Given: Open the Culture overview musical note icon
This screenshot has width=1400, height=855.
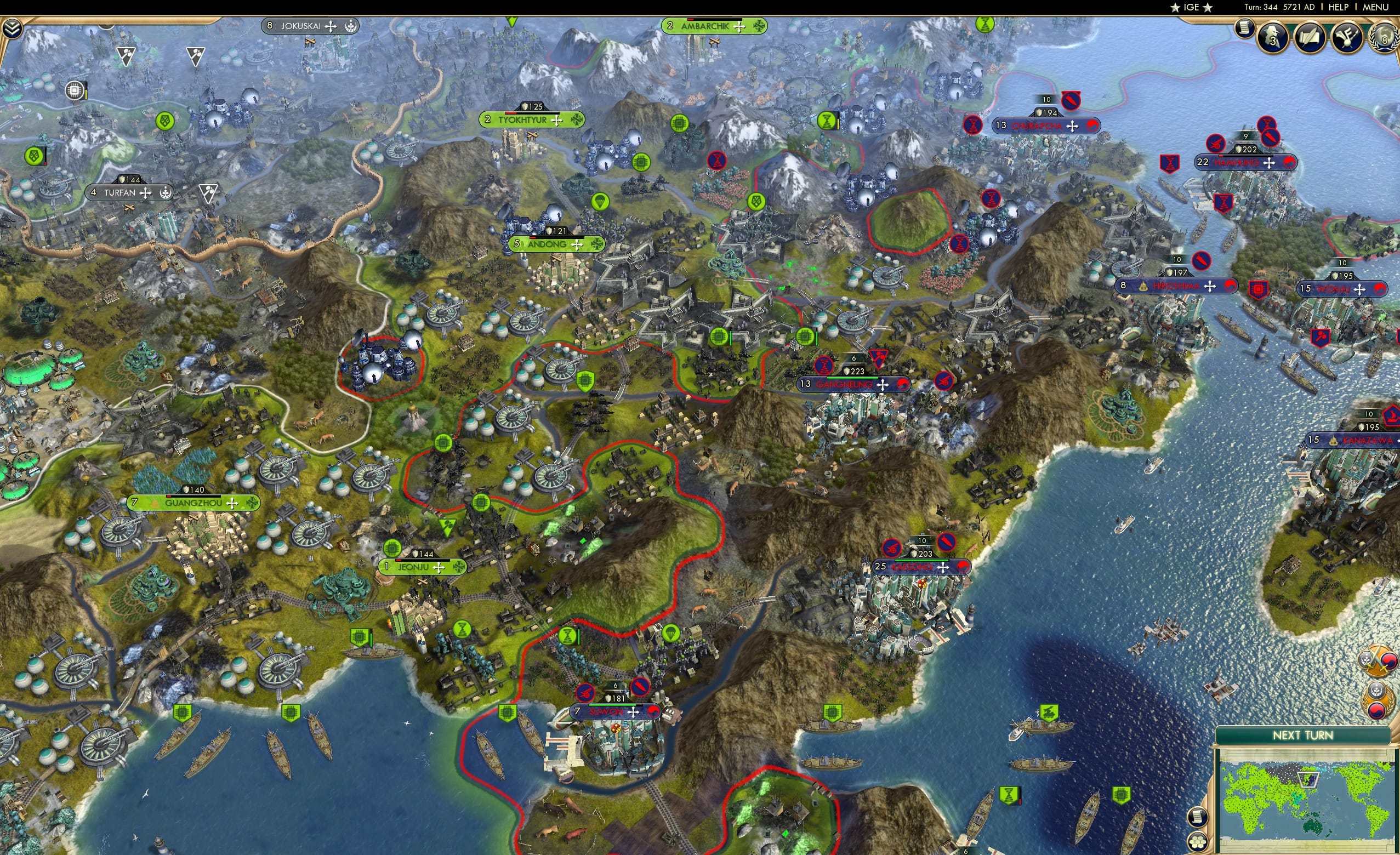Looking at the screenshot, I should (1347, 38).
